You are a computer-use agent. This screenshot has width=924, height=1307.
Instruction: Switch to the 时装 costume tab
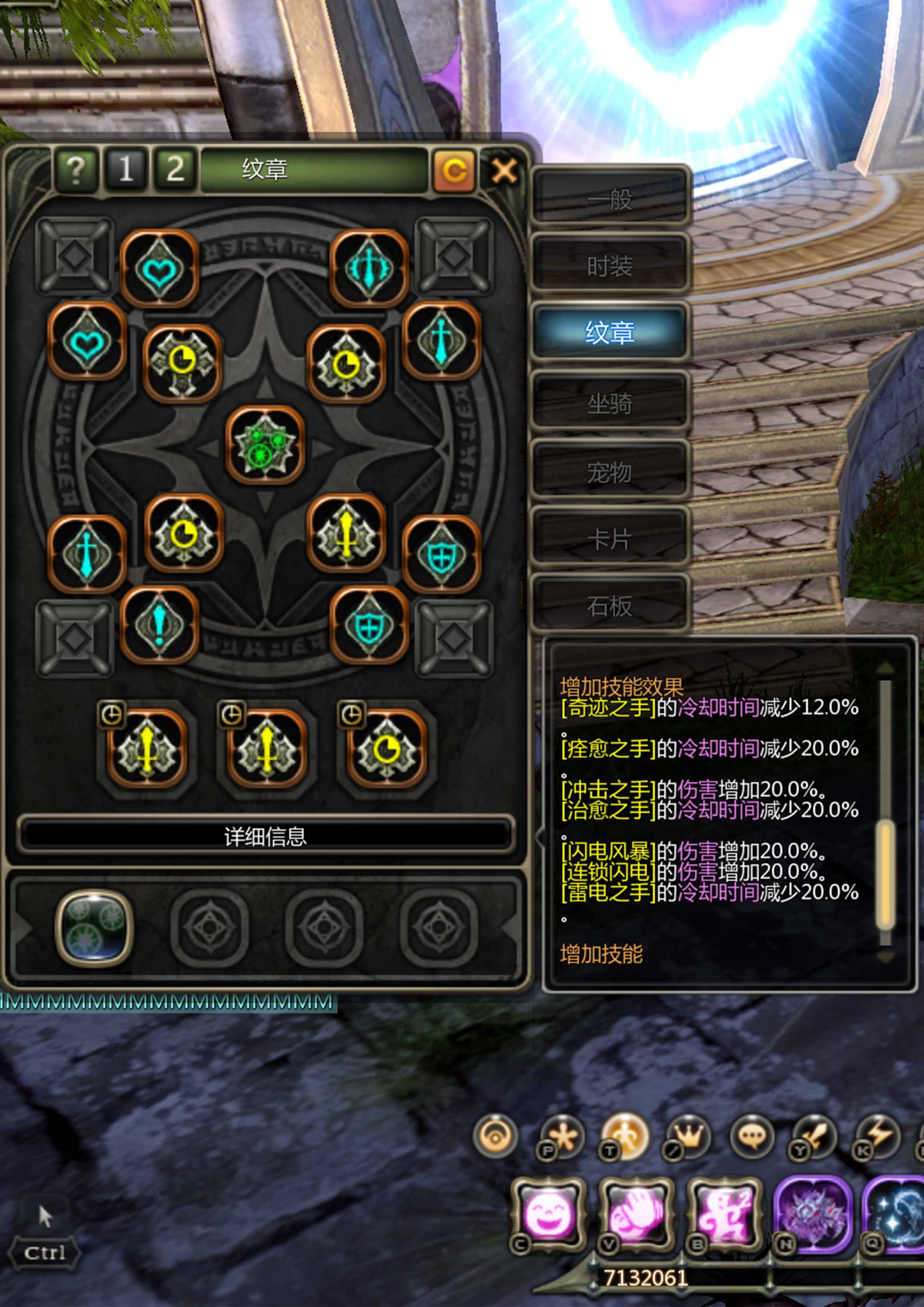(x=609, y=266)
